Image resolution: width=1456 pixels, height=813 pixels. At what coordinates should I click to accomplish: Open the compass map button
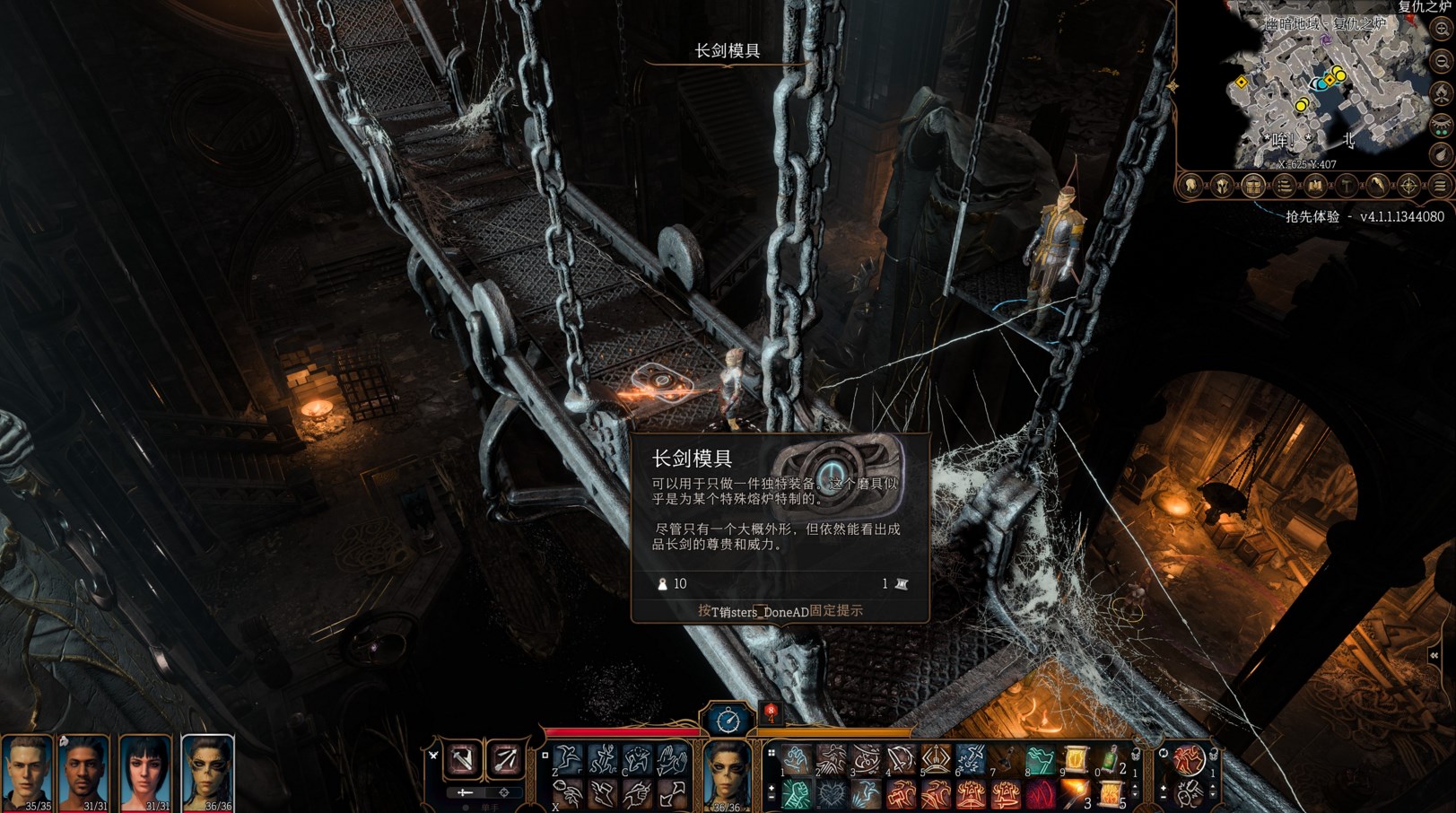pos(1408,187)
